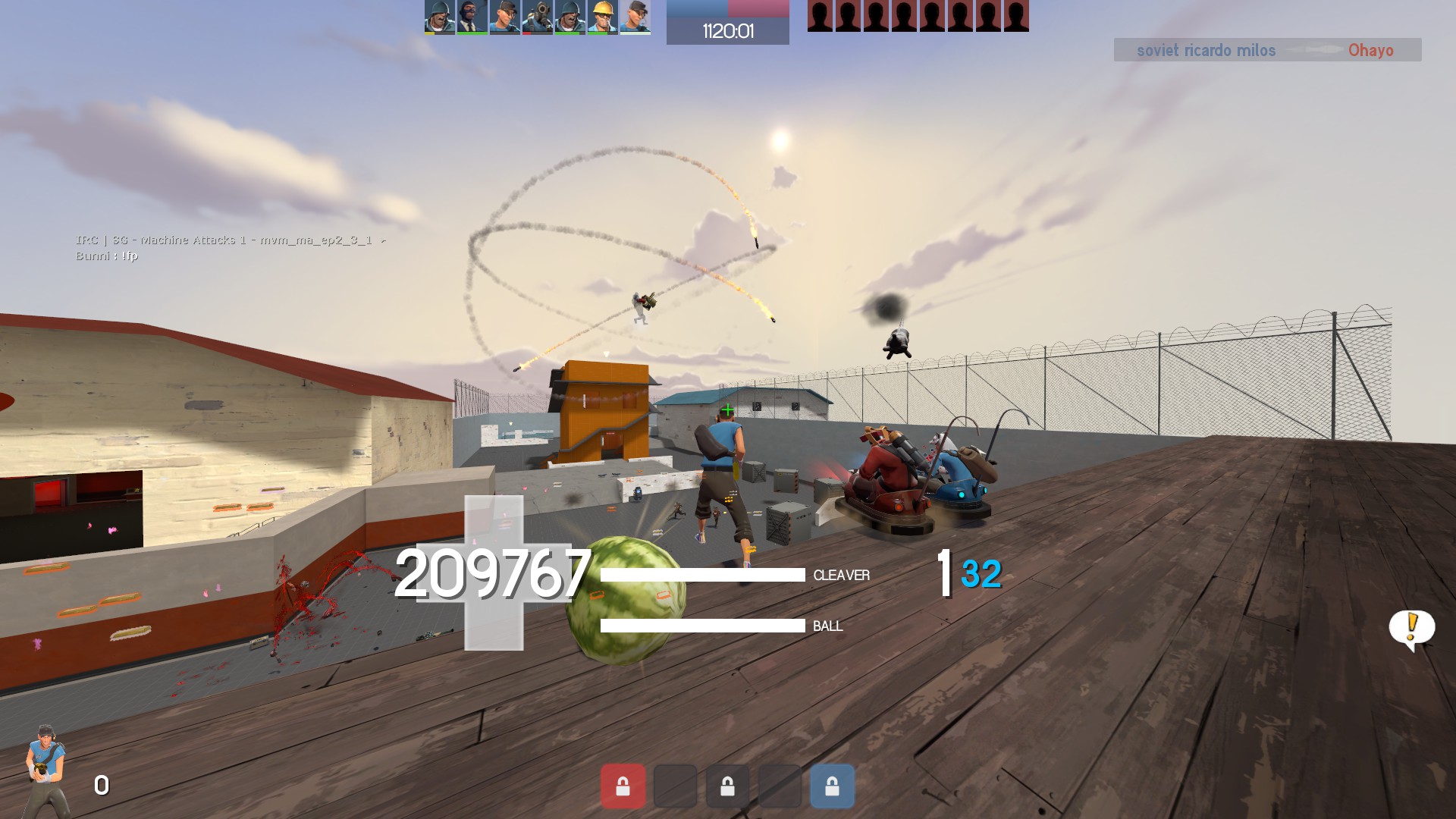Image resolution: width=1456 pixels, height=819 pixels.
Task: Select the gray locked control point
Action: 727,786
